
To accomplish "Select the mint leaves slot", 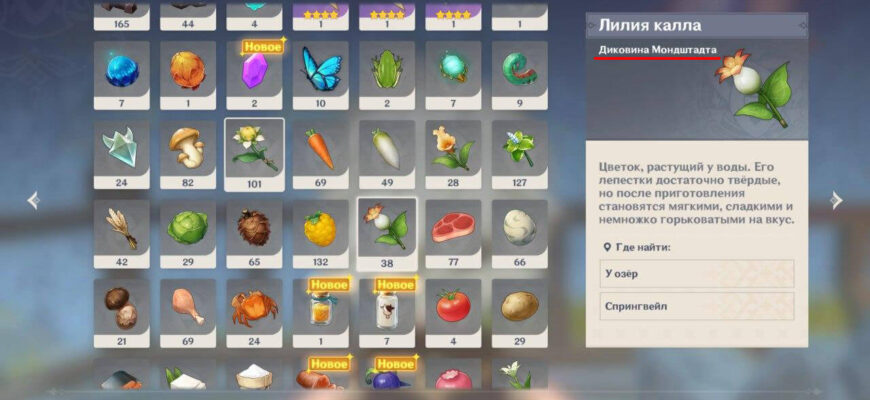I will [x=519, y=150].
